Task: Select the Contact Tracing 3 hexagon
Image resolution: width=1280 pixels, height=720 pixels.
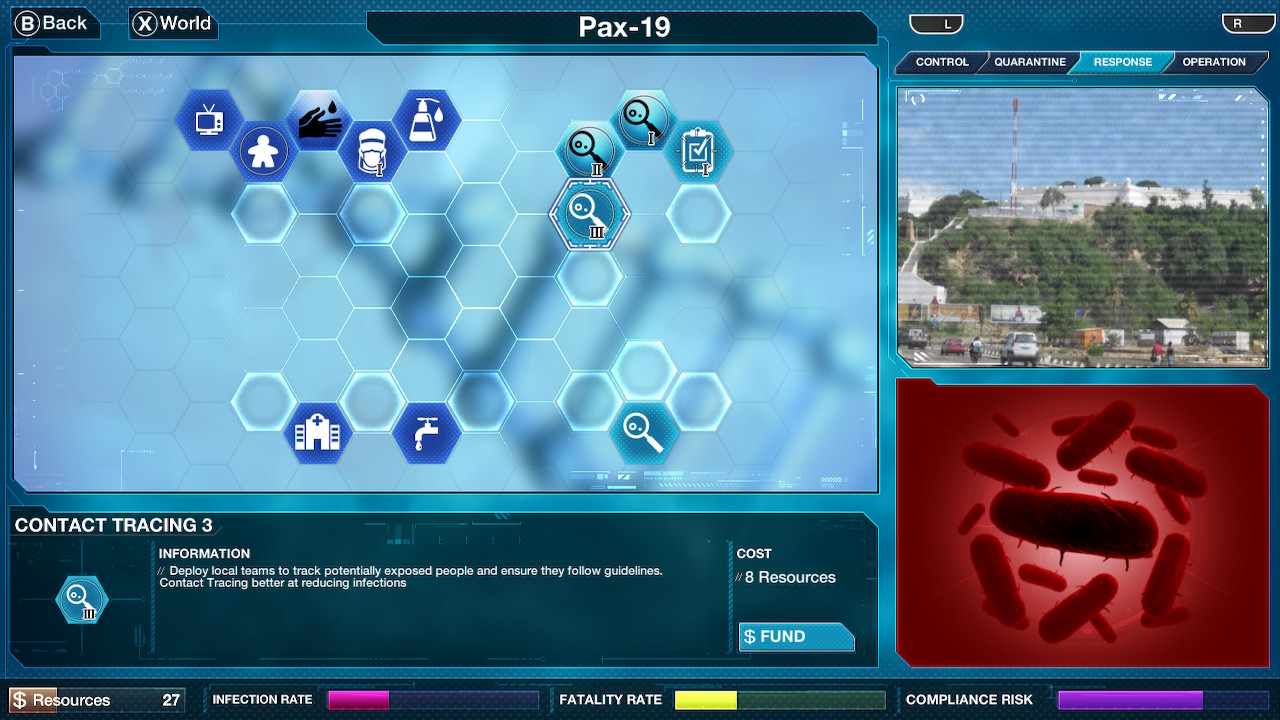Action: (590, 215)
